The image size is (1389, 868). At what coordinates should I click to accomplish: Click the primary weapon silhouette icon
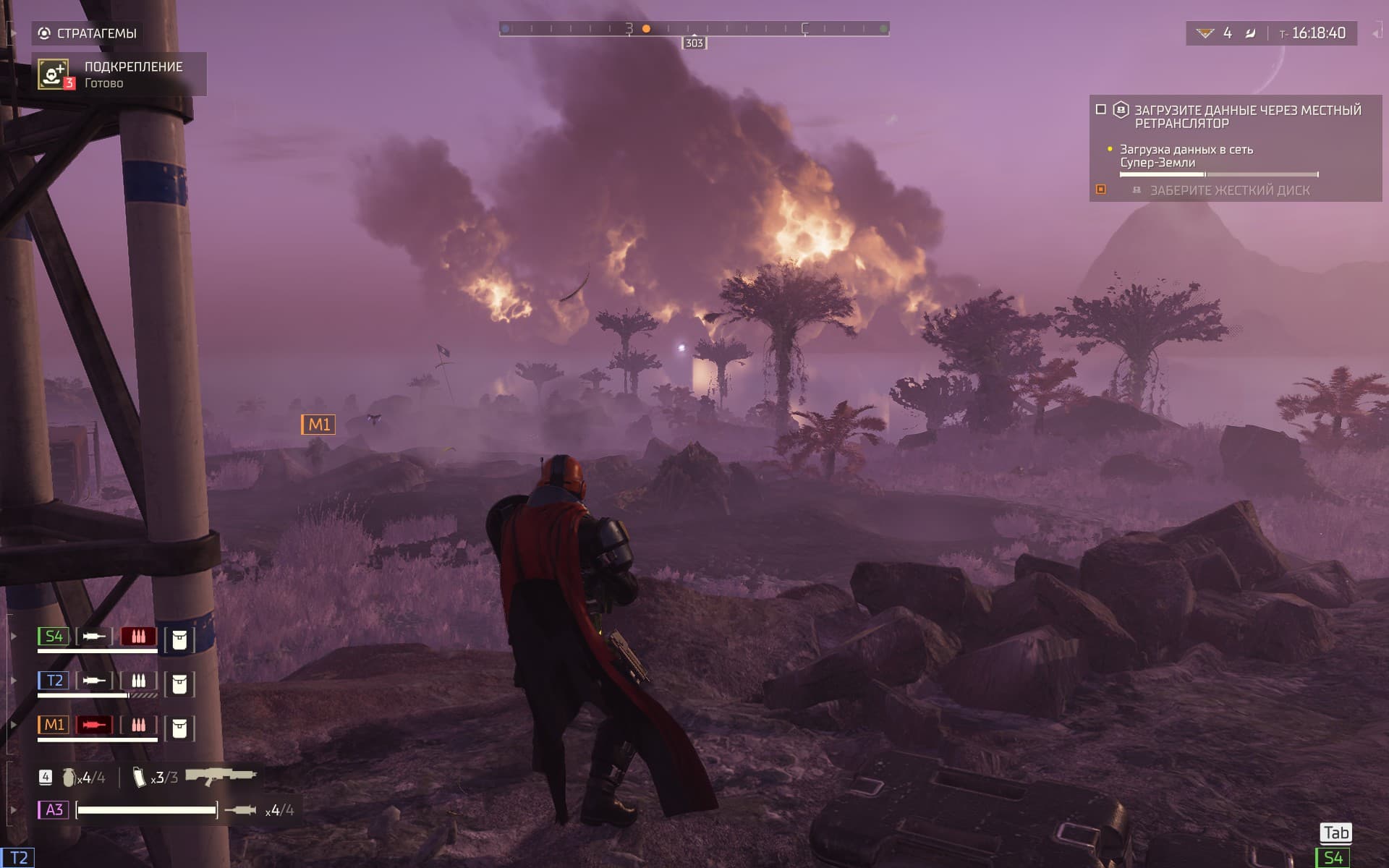221,776
